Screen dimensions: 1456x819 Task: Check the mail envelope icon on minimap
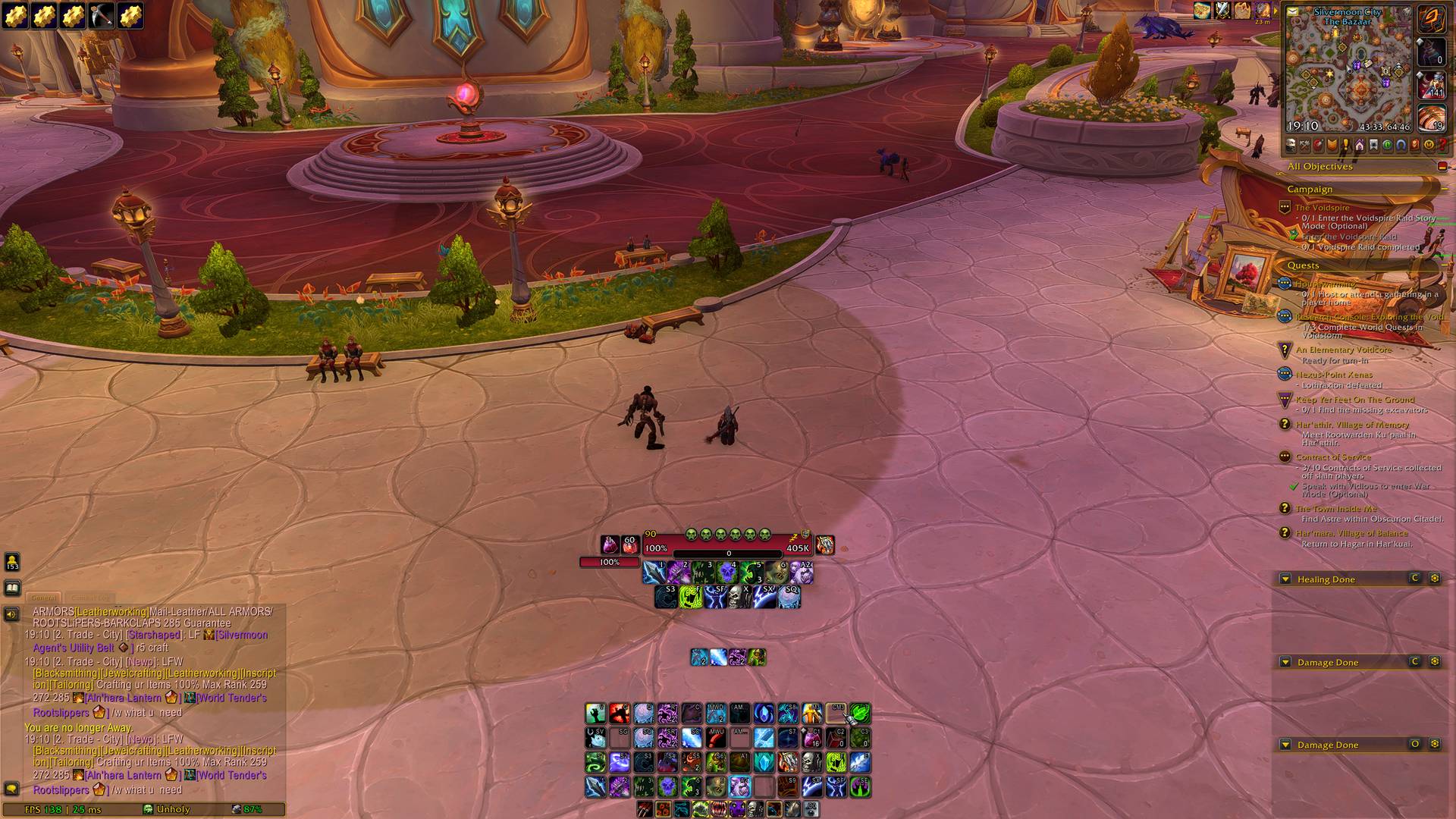(1292, 11)
